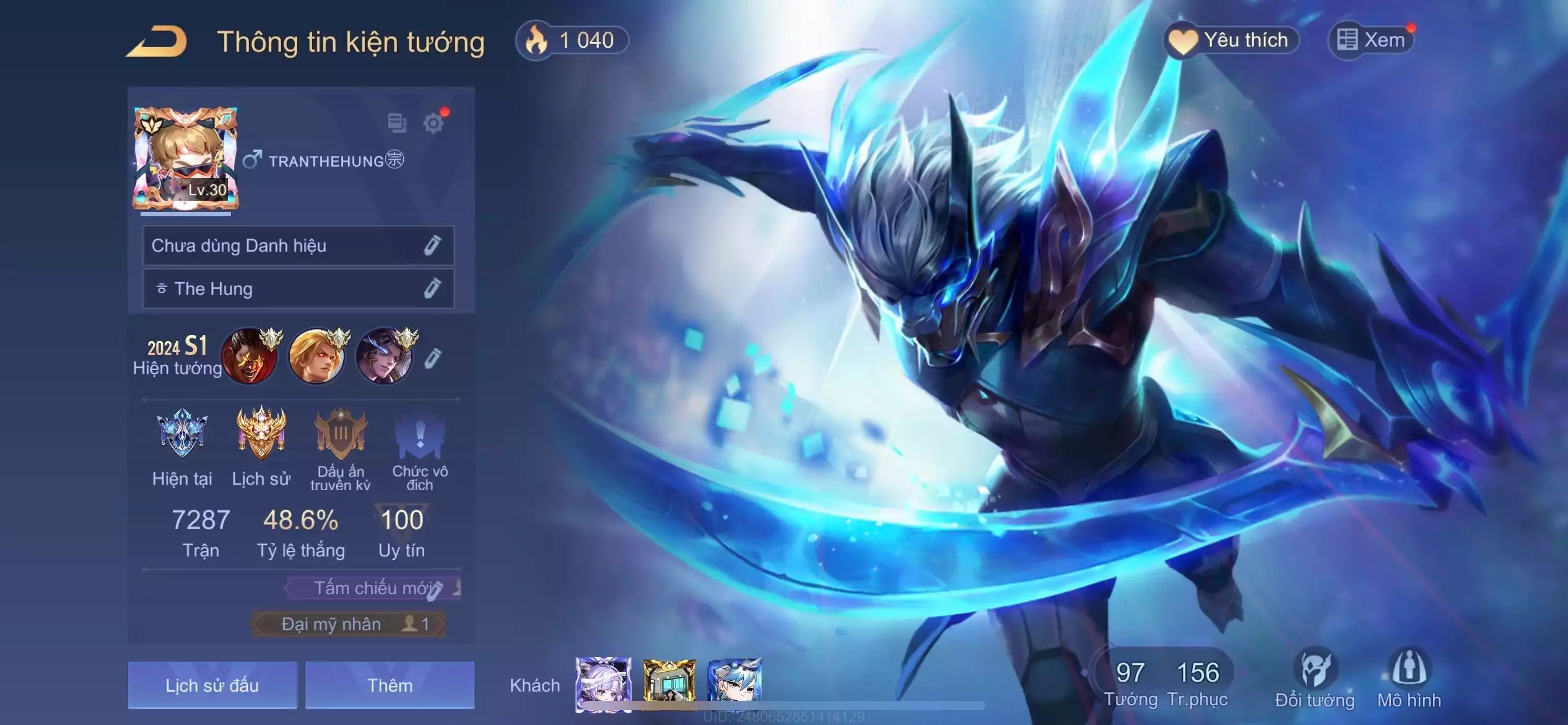View the Lịch sử rank badge
The image size is (1568, 725).
click(x=261, y=434)
